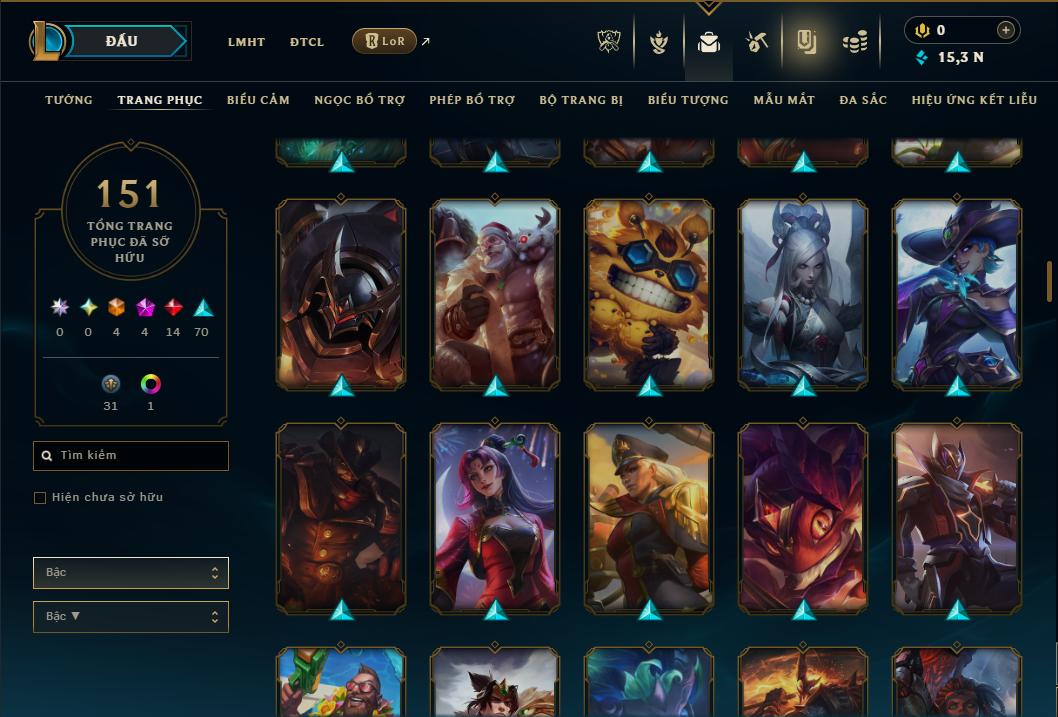Open the coin stack store icon
This screenshot has height=717, width=1058.
854,42
